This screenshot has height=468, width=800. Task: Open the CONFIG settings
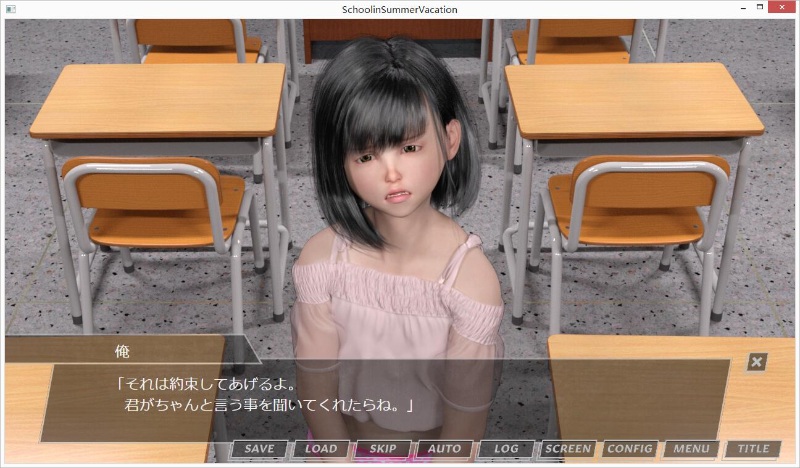[x=629, y=450]
